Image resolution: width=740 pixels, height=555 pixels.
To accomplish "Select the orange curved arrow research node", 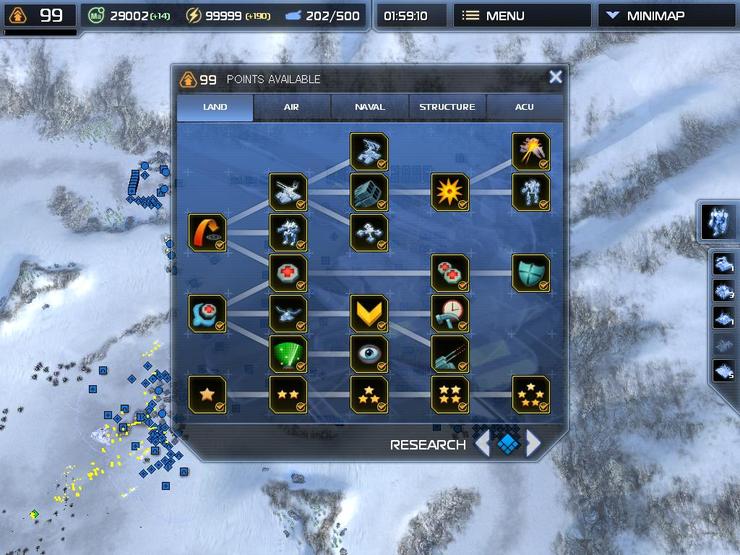I will point(207,232).
